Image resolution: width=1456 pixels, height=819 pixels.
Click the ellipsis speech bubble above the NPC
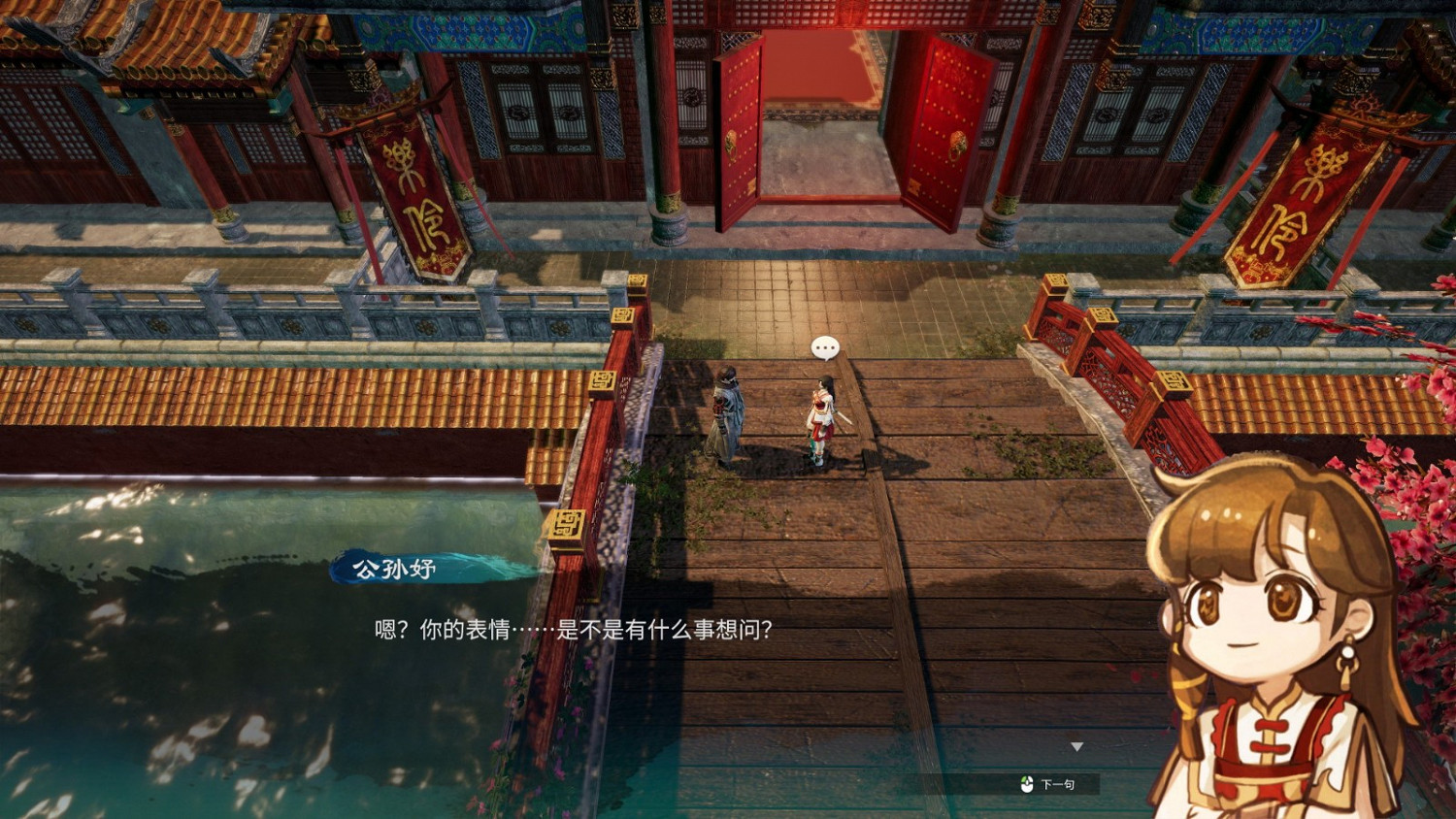(824, 347)
